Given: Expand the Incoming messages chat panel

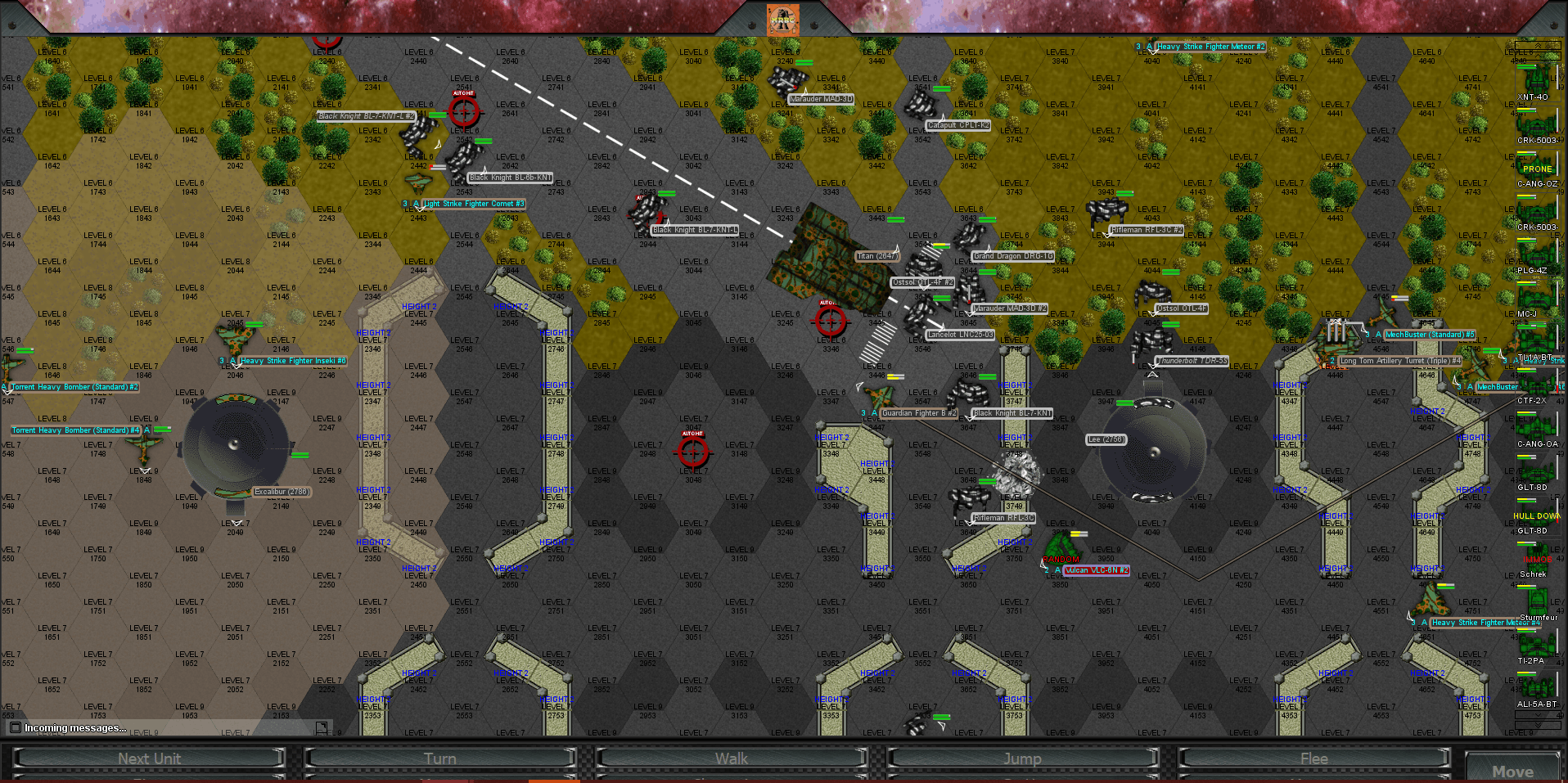Looking at the screenshot, I should pos(74,727).
